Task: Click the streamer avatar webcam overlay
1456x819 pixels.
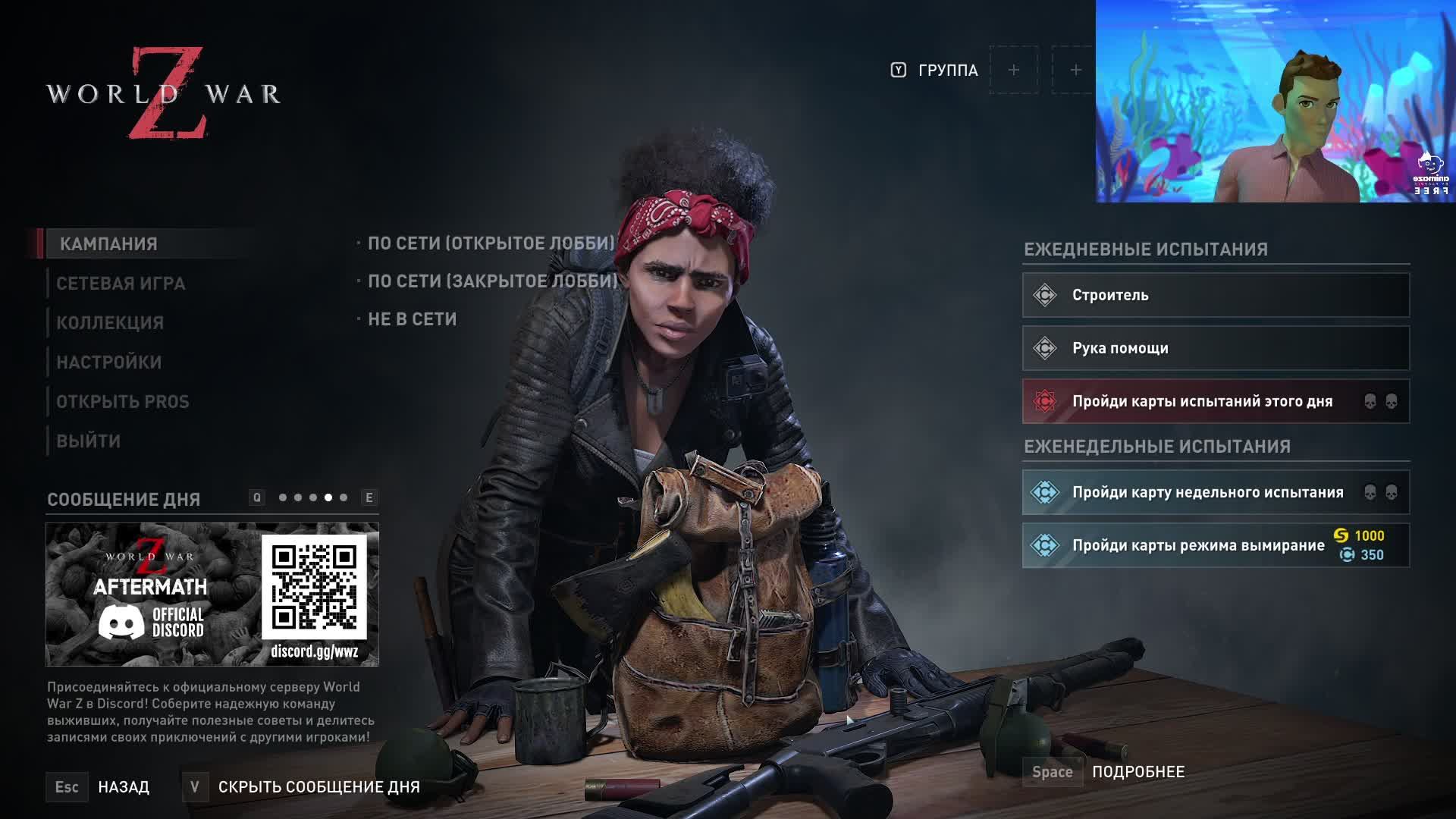Action: (1274, 102)
